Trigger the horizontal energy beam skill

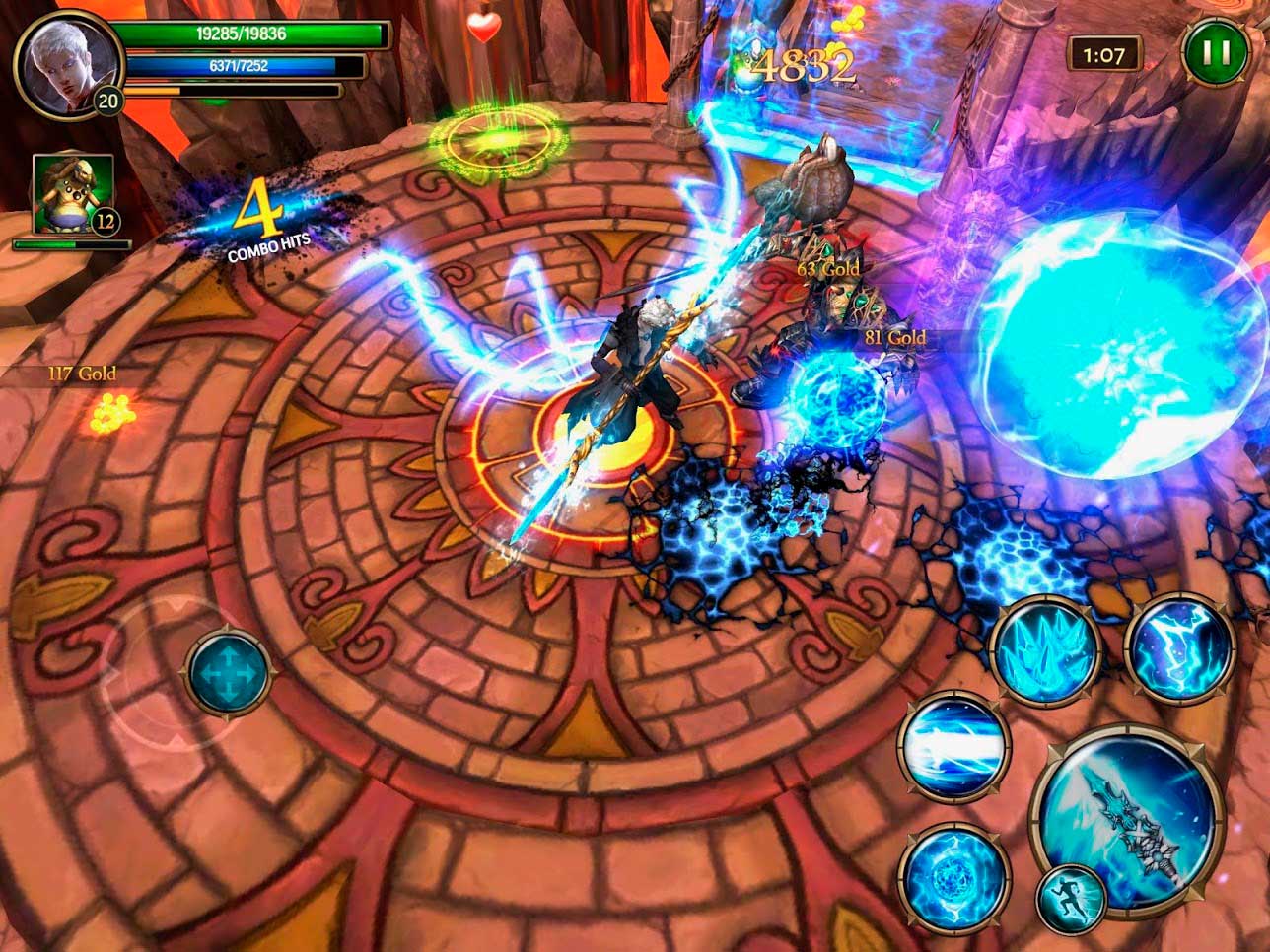point(952,745)
